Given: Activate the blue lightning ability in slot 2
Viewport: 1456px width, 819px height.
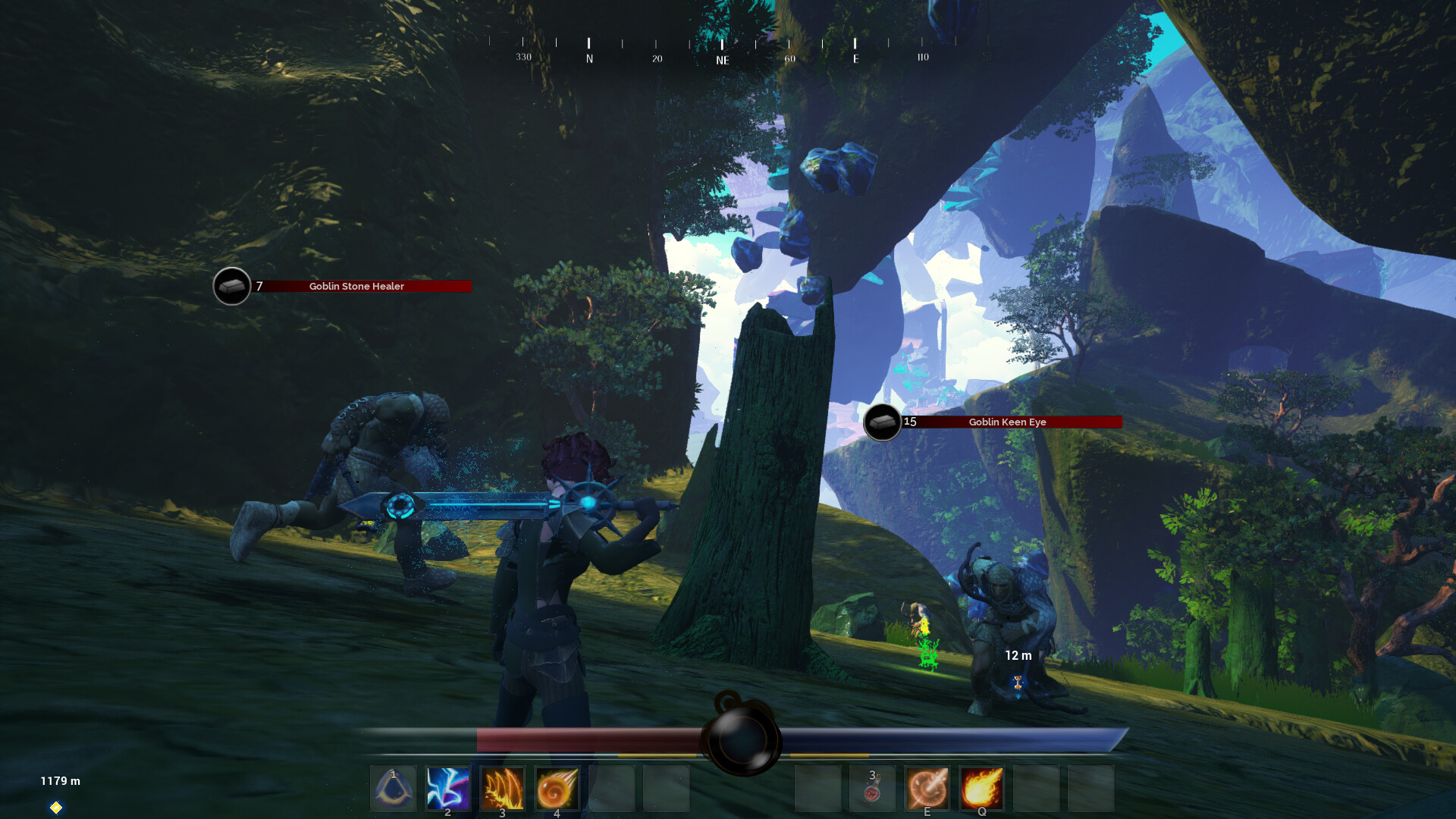Looking at the screenshot, I should (447, 788).
